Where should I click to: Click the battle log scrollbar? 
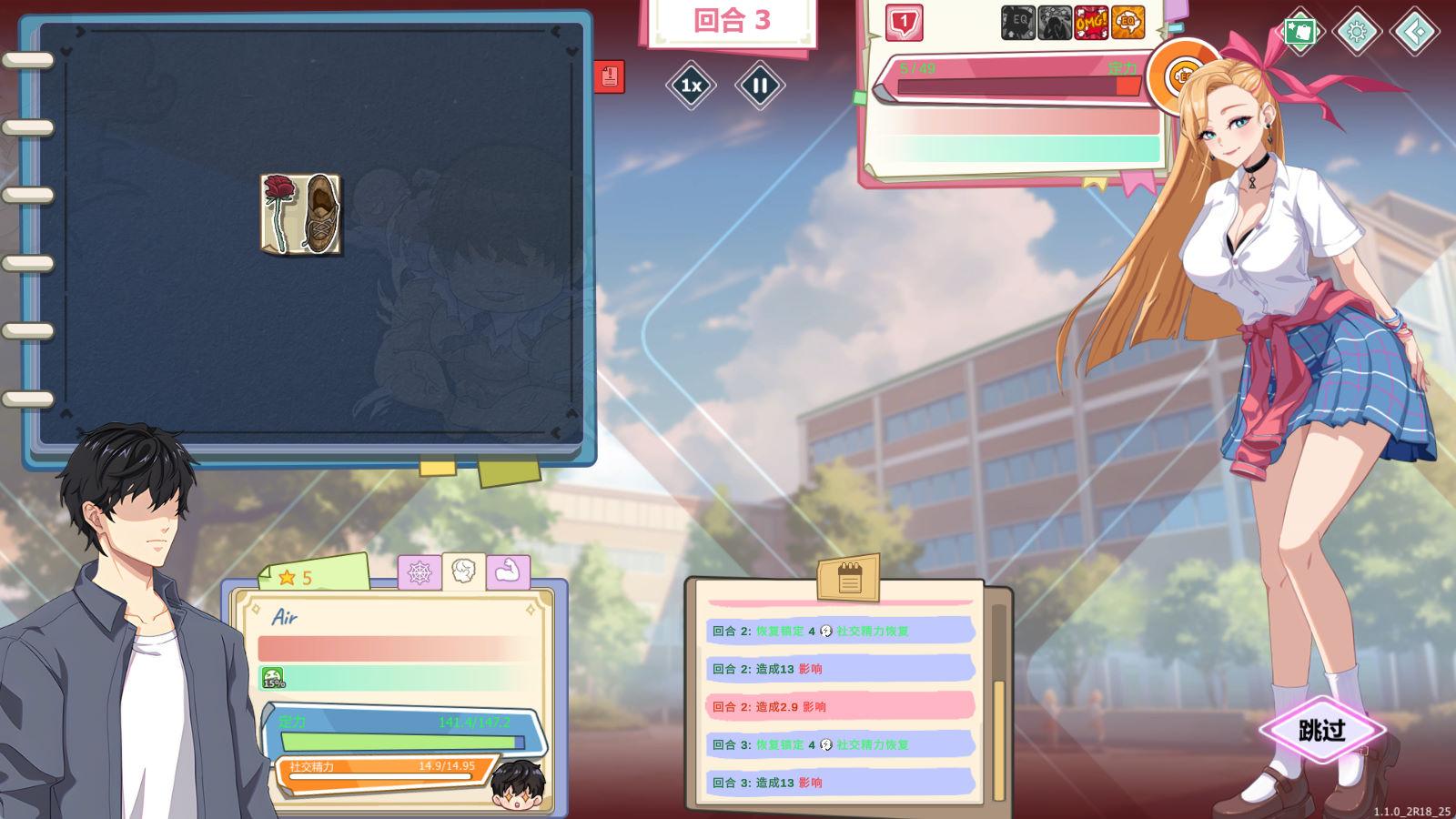(x=998, y=739)
